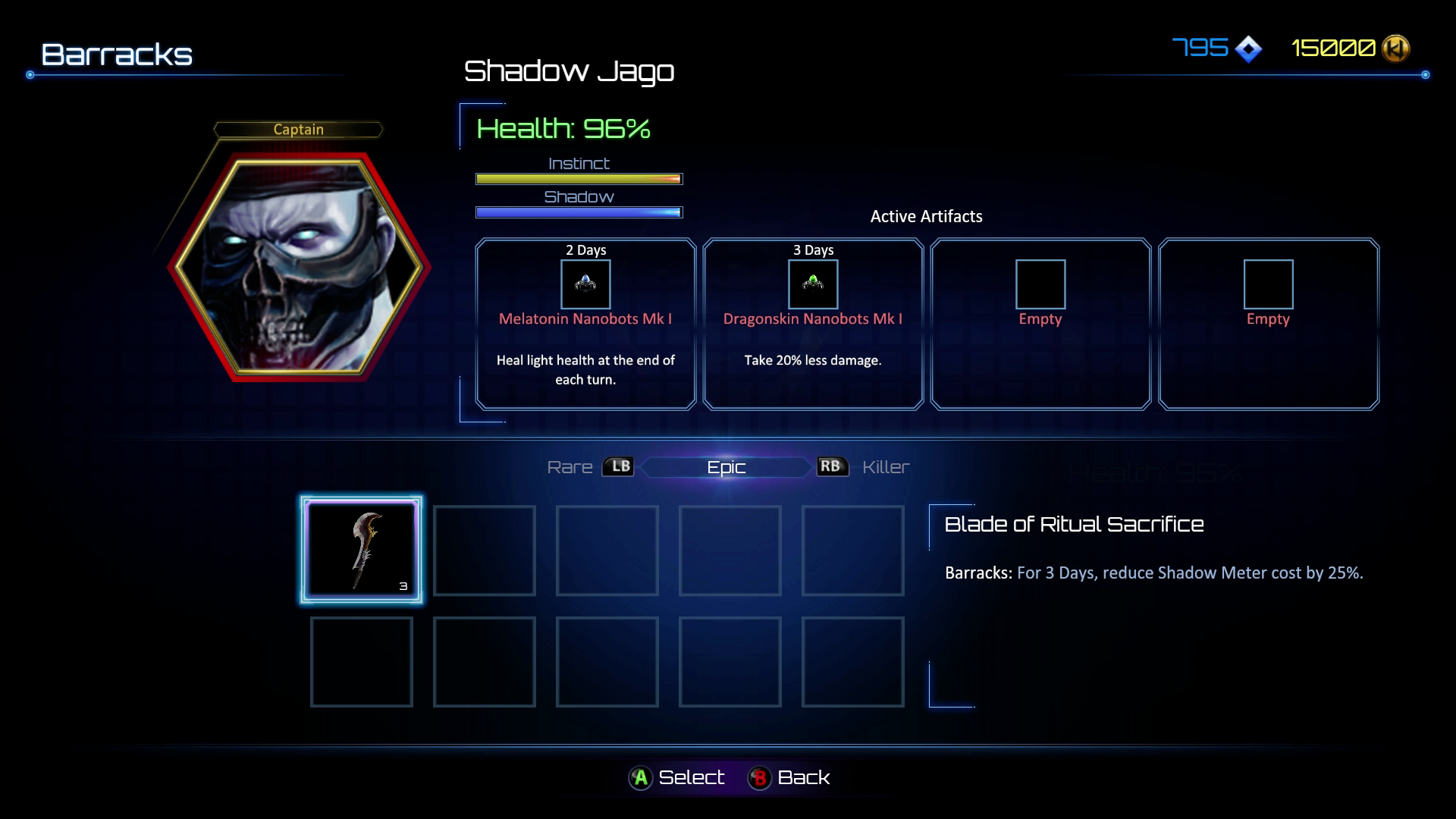Screen dimensions: 1456x819
Task: Switch to the Killer artifacts tab
Action: click(x=885, y=467)
